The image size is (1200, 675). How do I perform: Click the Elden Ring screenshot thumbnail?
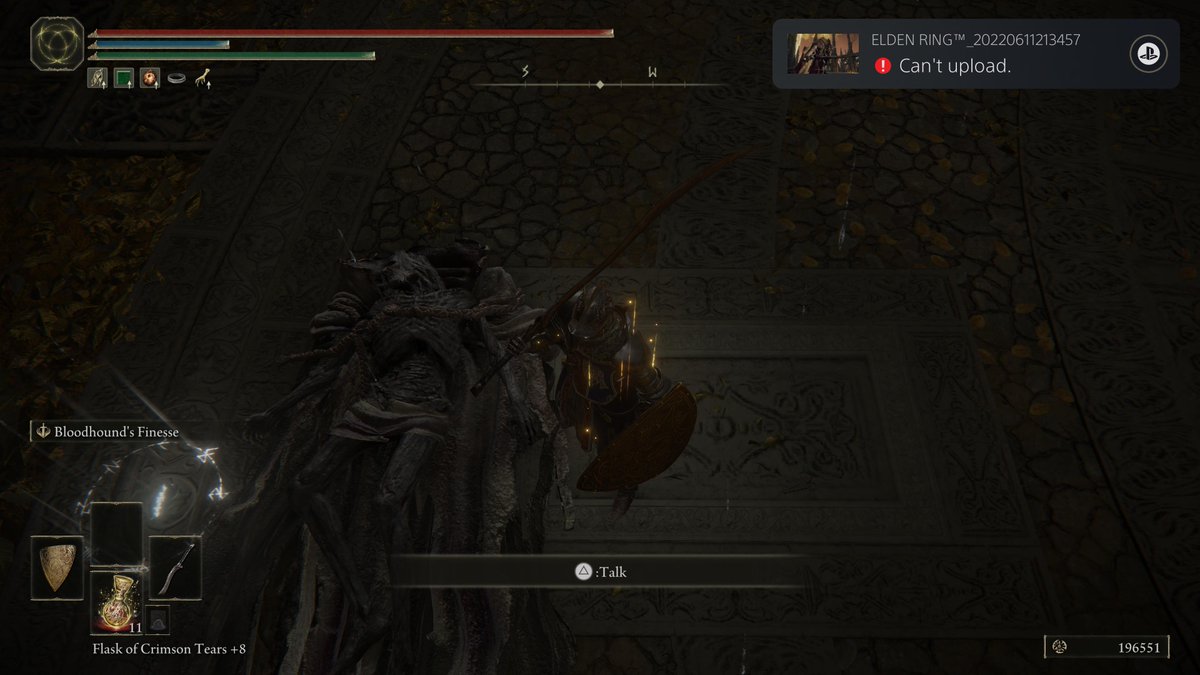823,54
